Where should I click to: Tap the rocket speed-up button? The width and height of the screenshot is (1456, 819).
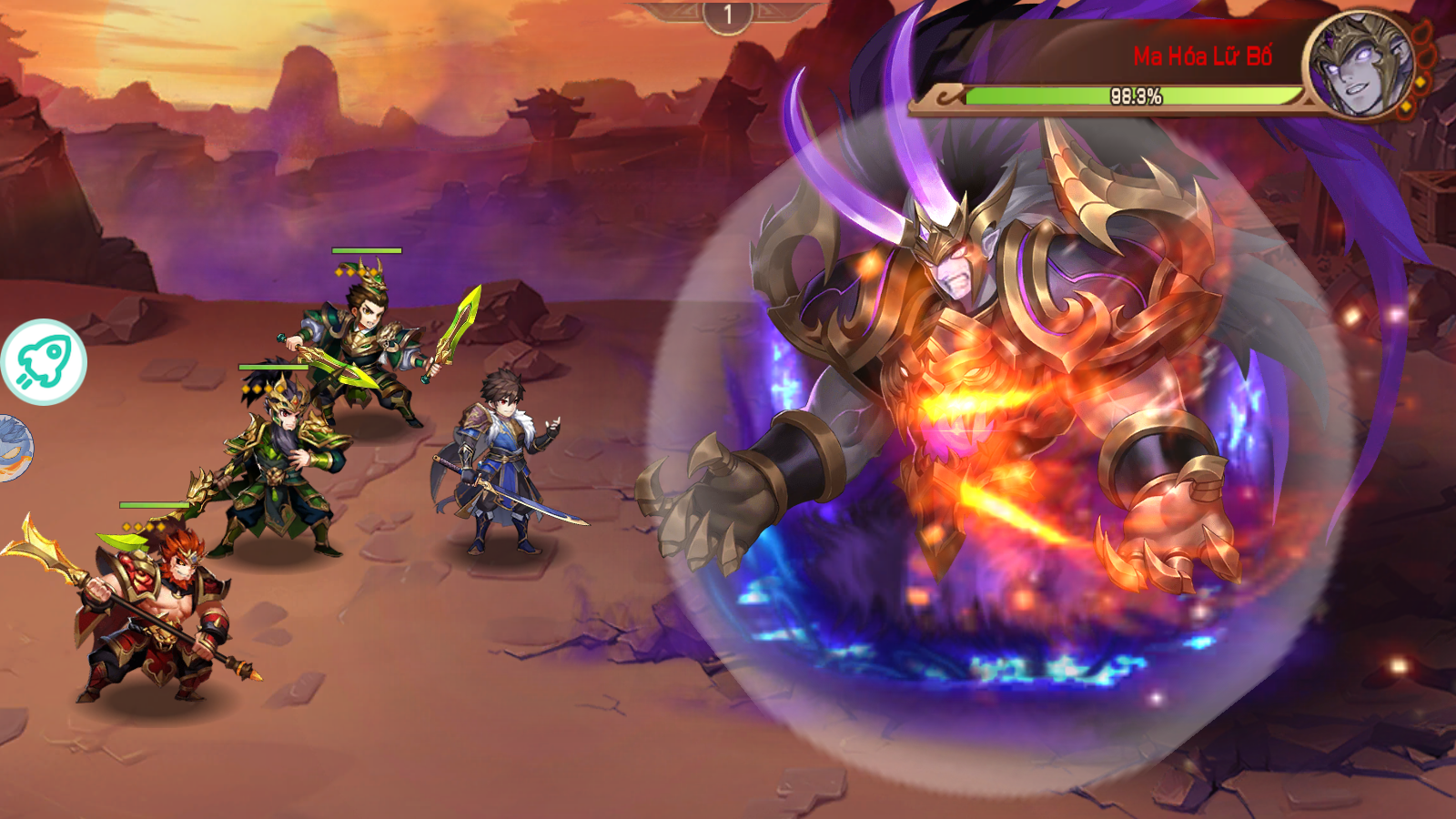[x=44, y=361]
